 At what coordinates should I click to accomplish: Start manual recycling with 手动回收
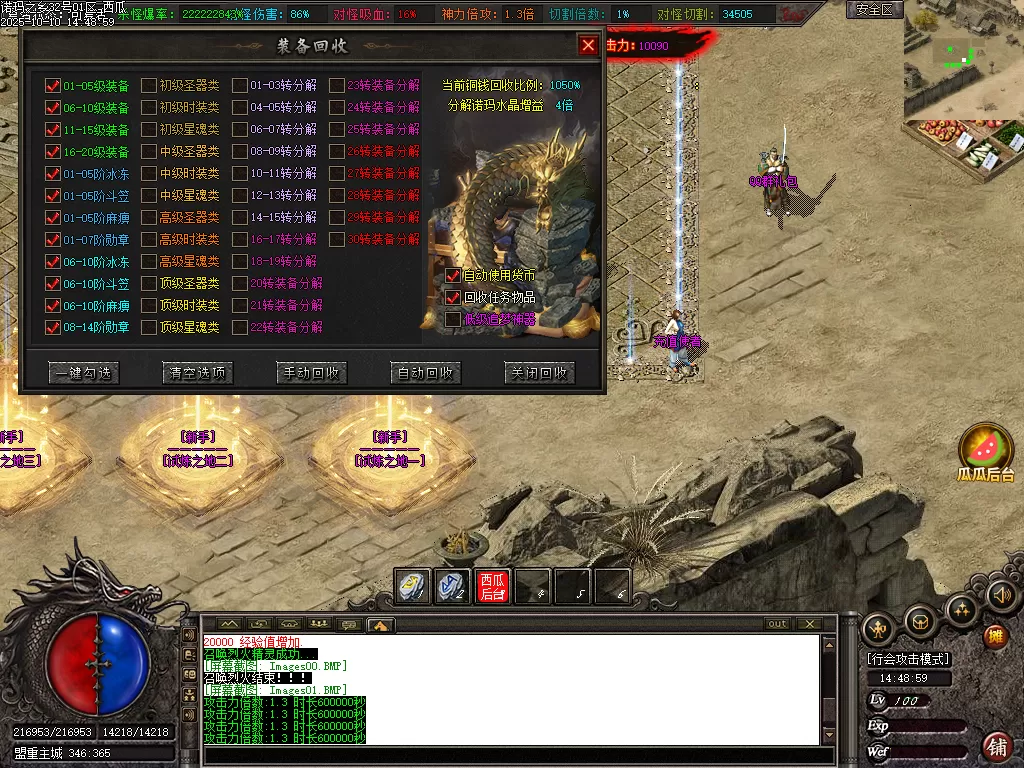312,373
